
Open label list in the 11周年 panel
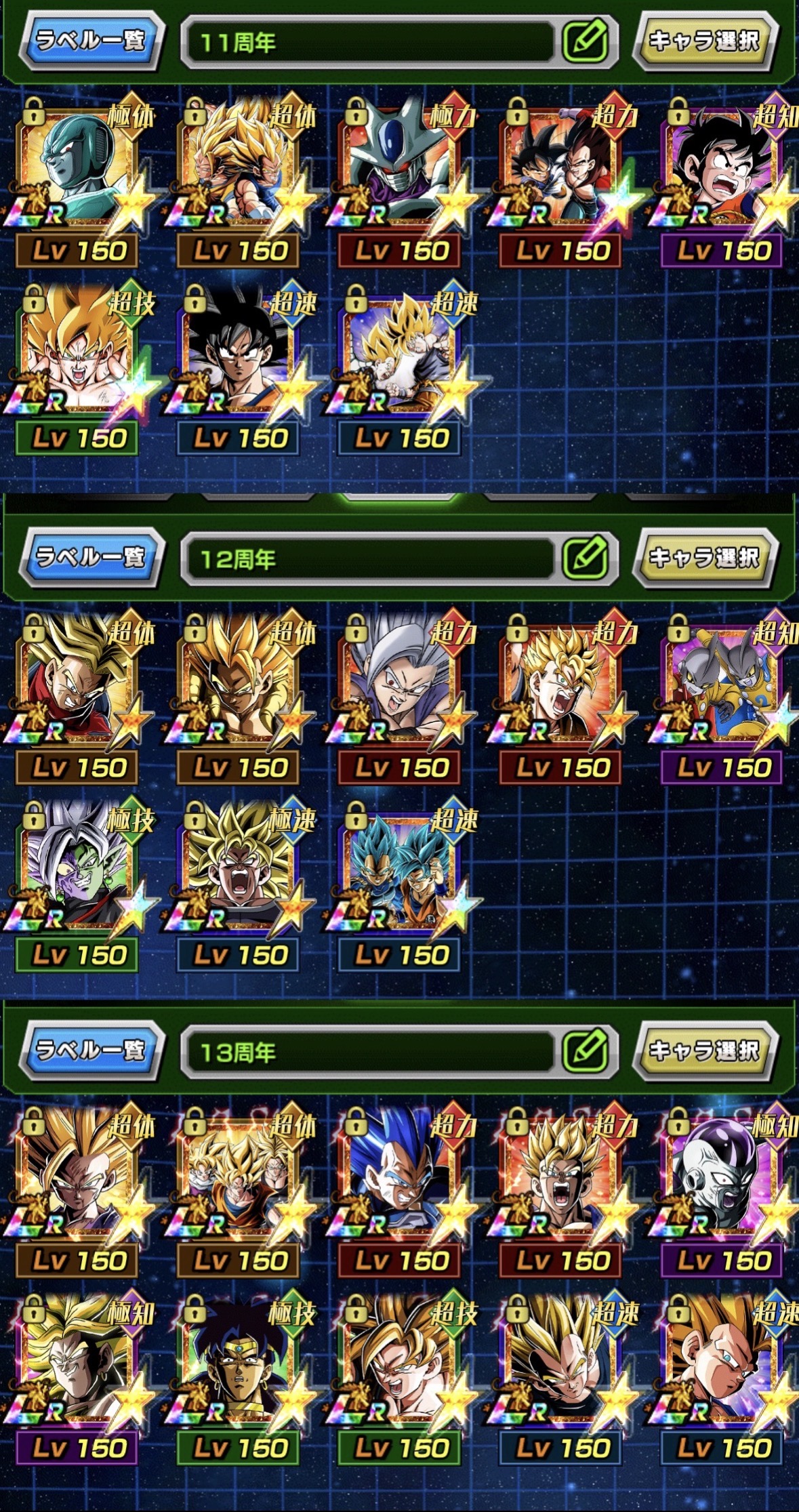pos(91,41)
